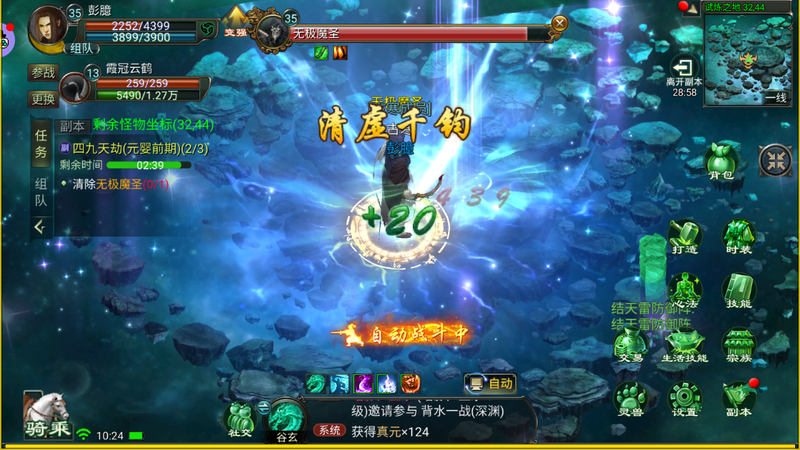Click the 更换 pet swap button
Image resolution: width=800 pixels, height=450 pixels.
click(43, 99)
